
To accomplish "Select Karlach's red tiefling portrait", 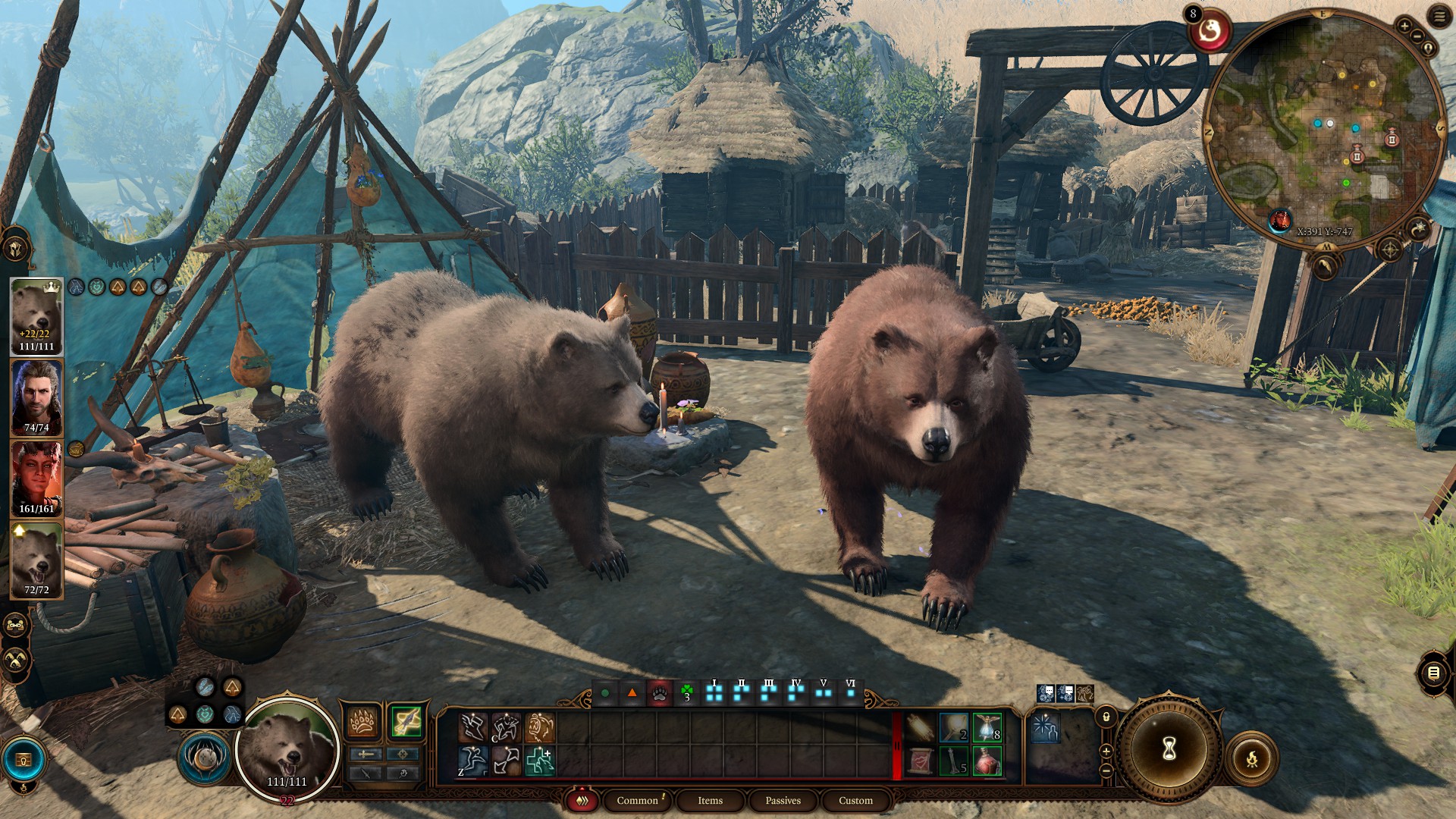I will click(36, 479).
